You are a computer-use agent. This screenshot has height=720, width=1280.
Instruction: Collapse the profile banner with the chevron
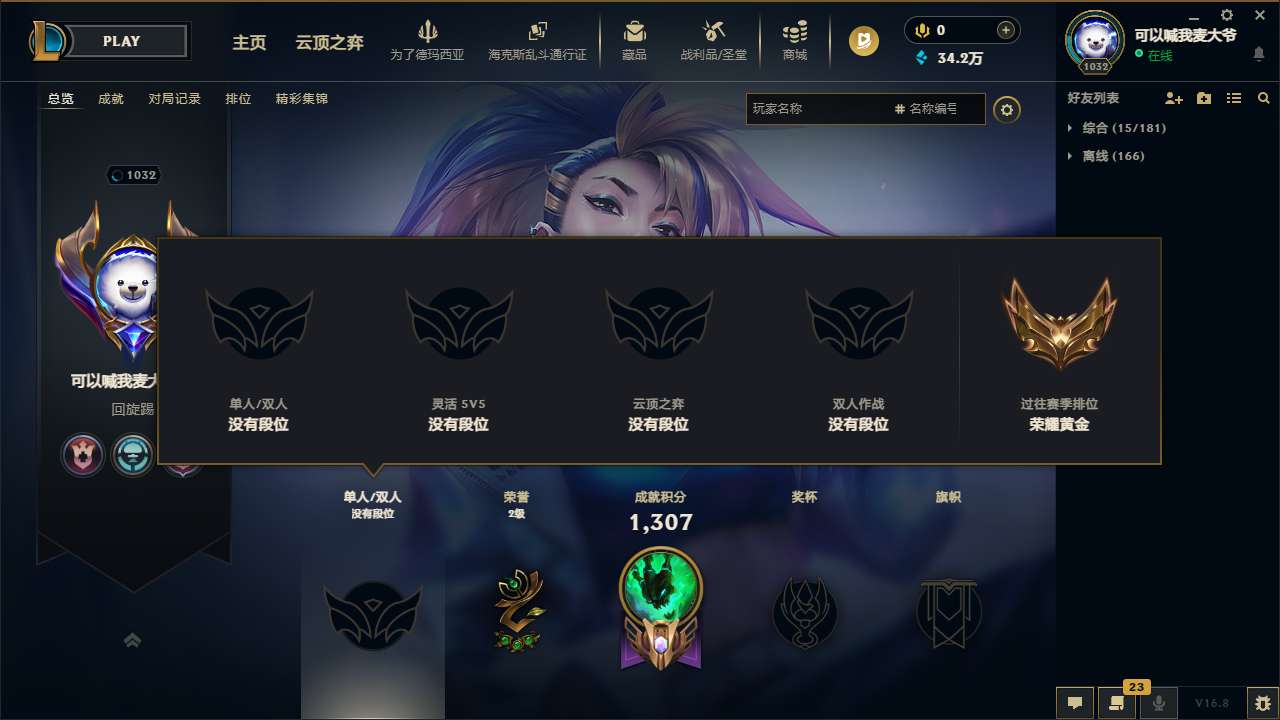click(132, 639)
